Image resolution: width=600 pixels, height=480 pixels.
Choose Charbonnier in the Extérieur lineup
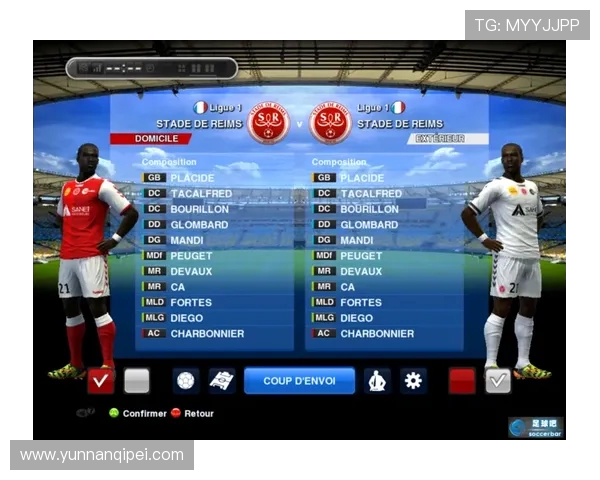(x=378, y=334)
